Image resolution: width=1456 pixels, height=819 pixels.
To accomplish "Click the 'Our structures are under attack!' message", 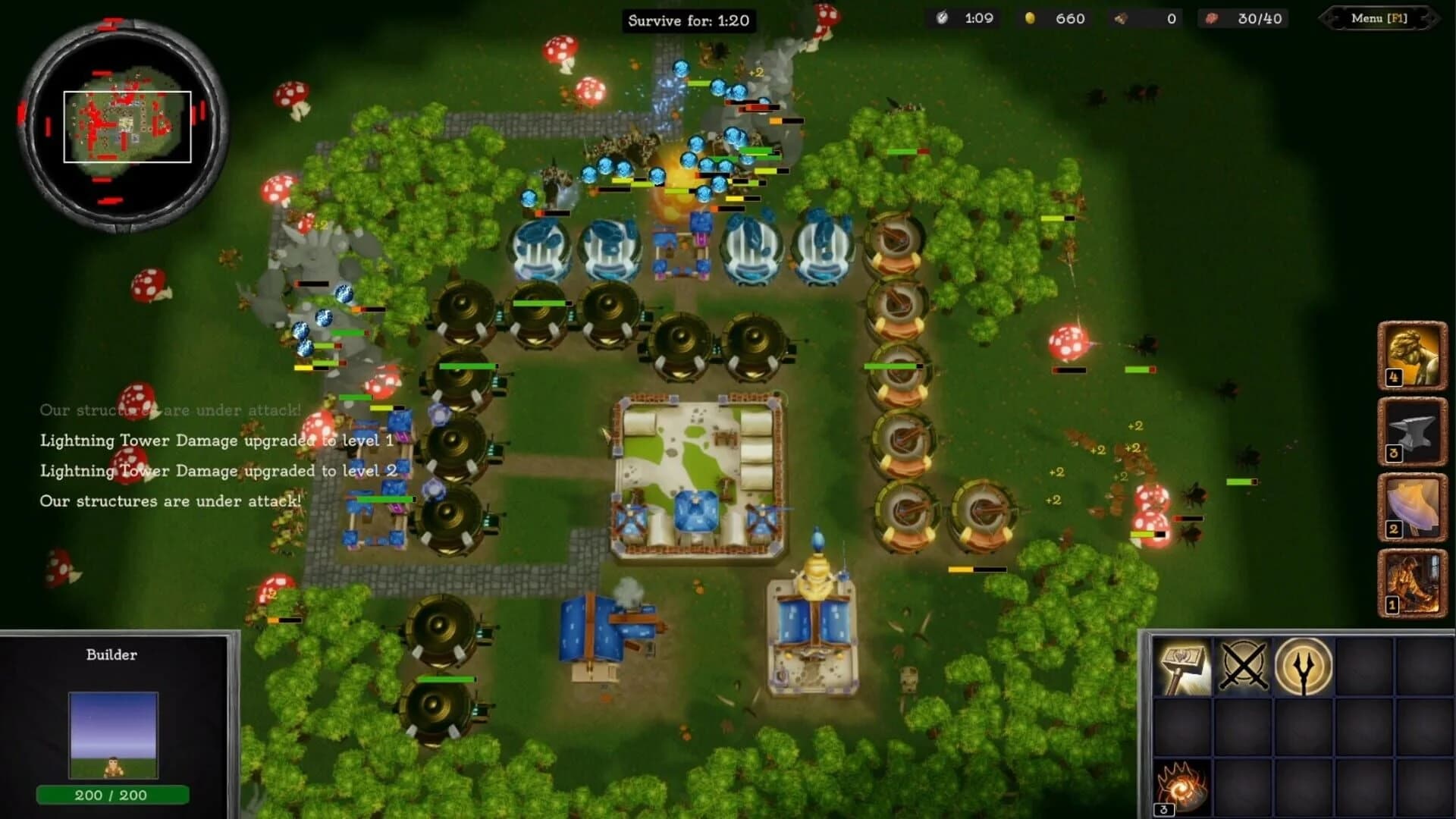I will 170,500.
